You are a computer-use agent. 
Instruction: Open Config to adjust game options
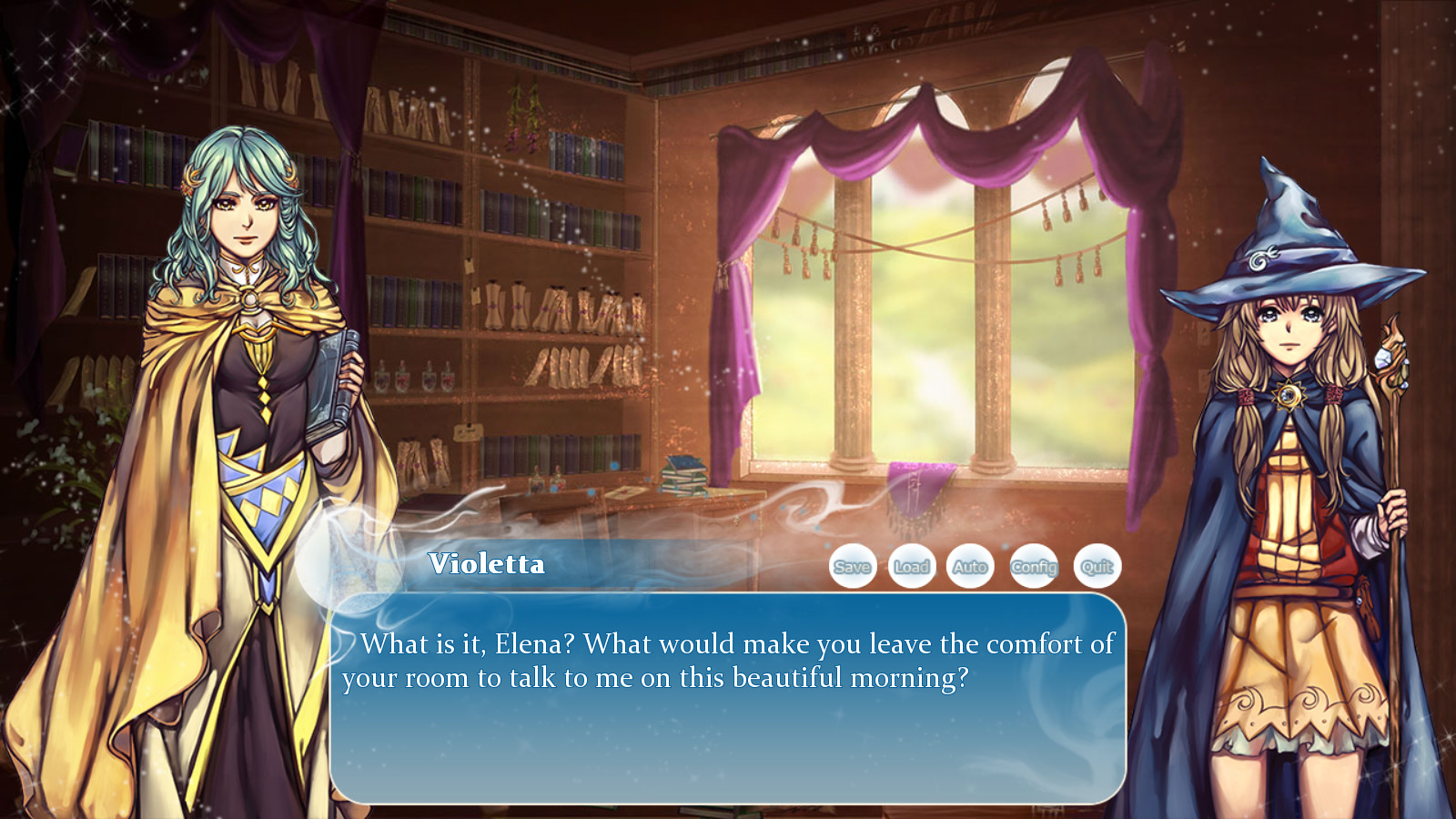1034,566
